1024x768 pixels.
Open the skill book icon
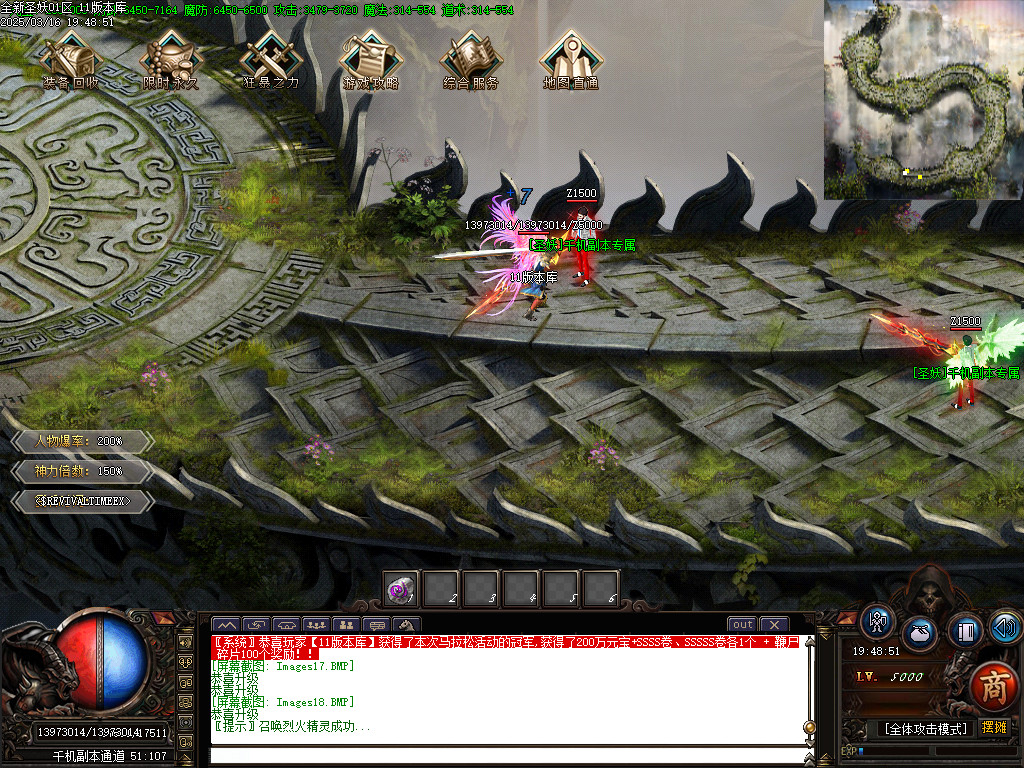tap(964, 630)
